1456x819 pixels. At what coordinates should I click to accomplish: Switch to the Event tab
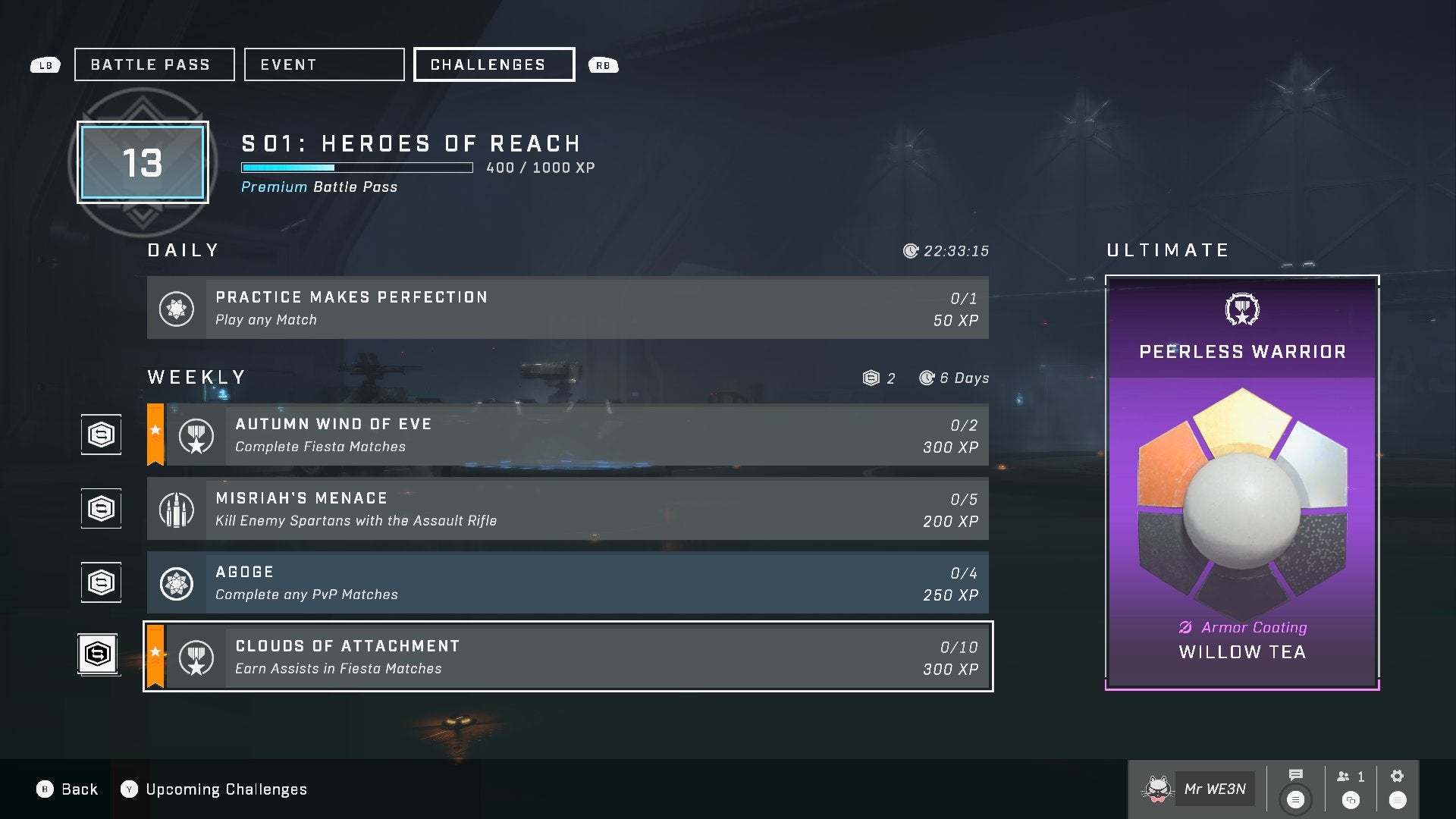point(324,64)
